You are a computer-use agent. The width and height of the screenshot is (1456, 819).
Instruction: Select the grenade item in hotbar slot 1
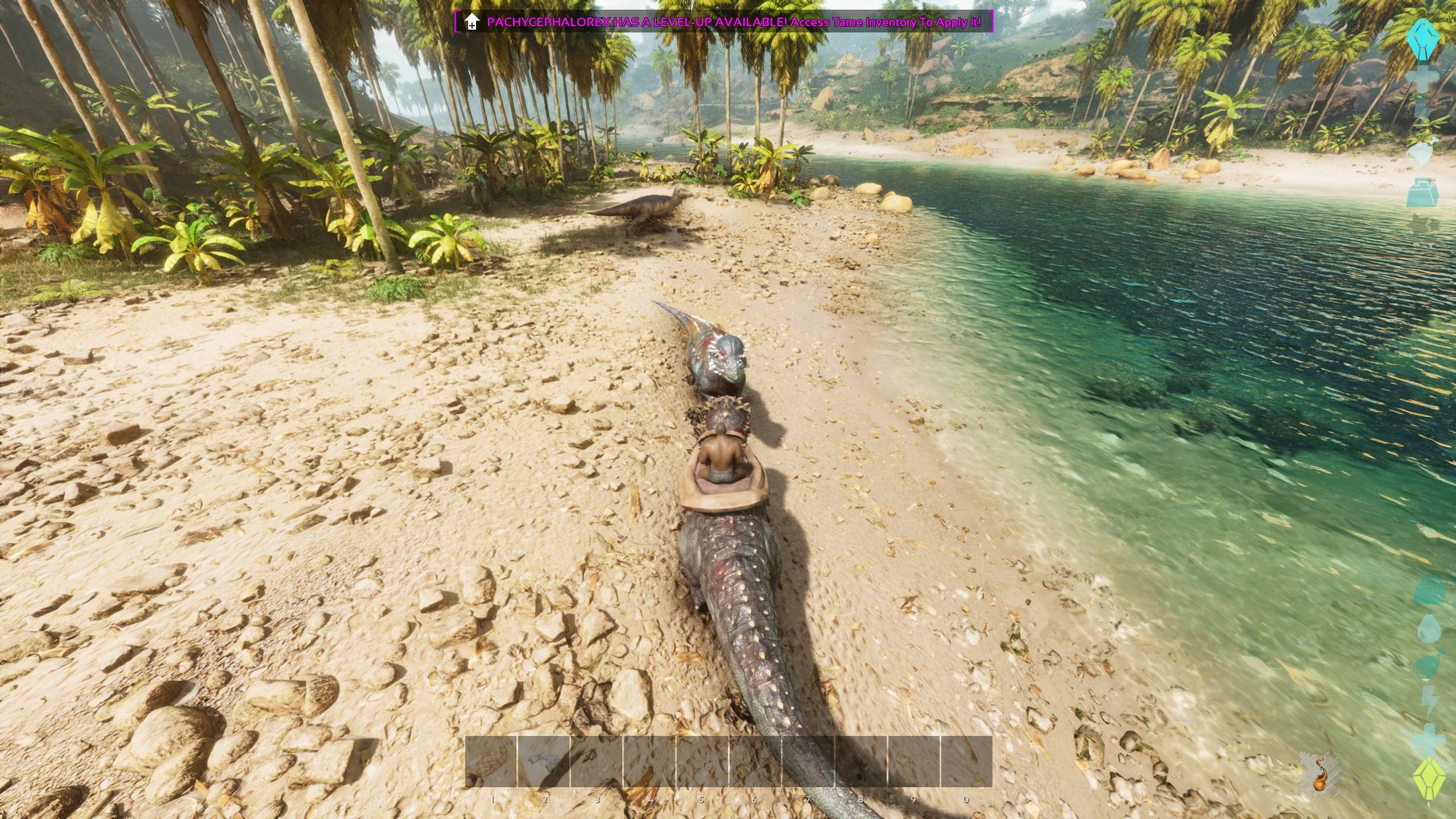(x=491, y=762)
